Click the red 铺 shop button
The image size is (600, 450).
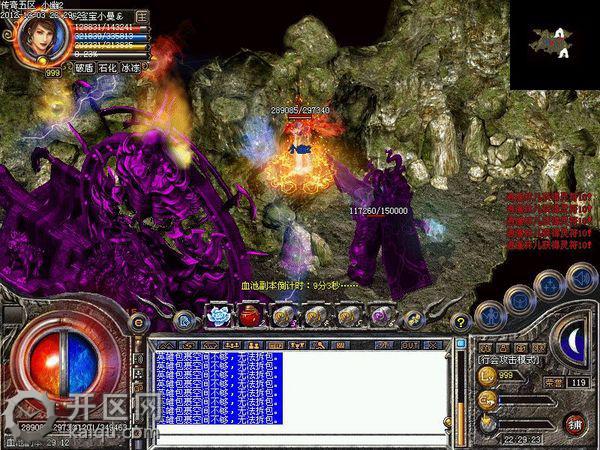coord(573,422)
